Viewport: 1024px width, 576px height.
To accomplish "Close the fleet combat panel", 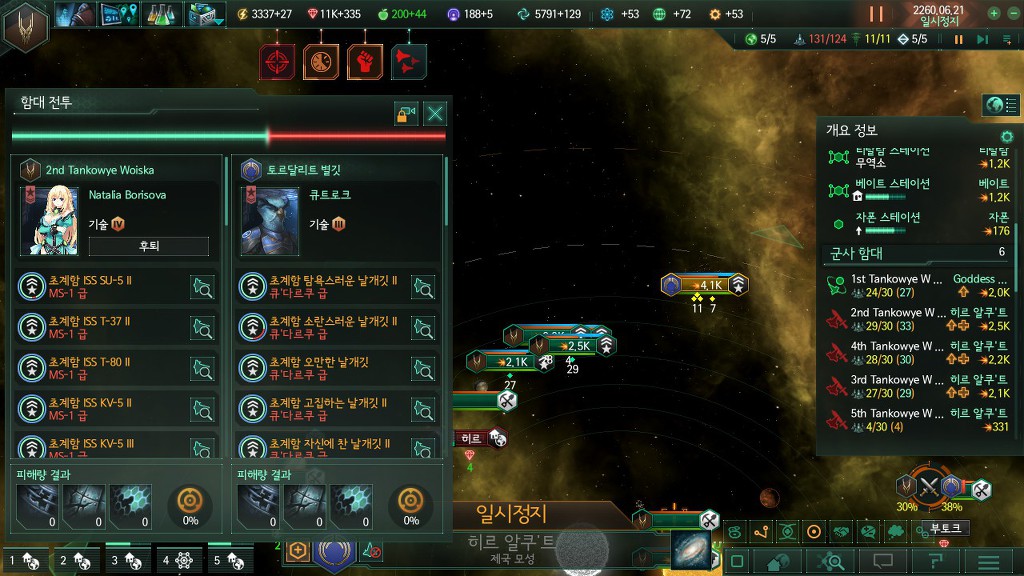I will point(435,113).
